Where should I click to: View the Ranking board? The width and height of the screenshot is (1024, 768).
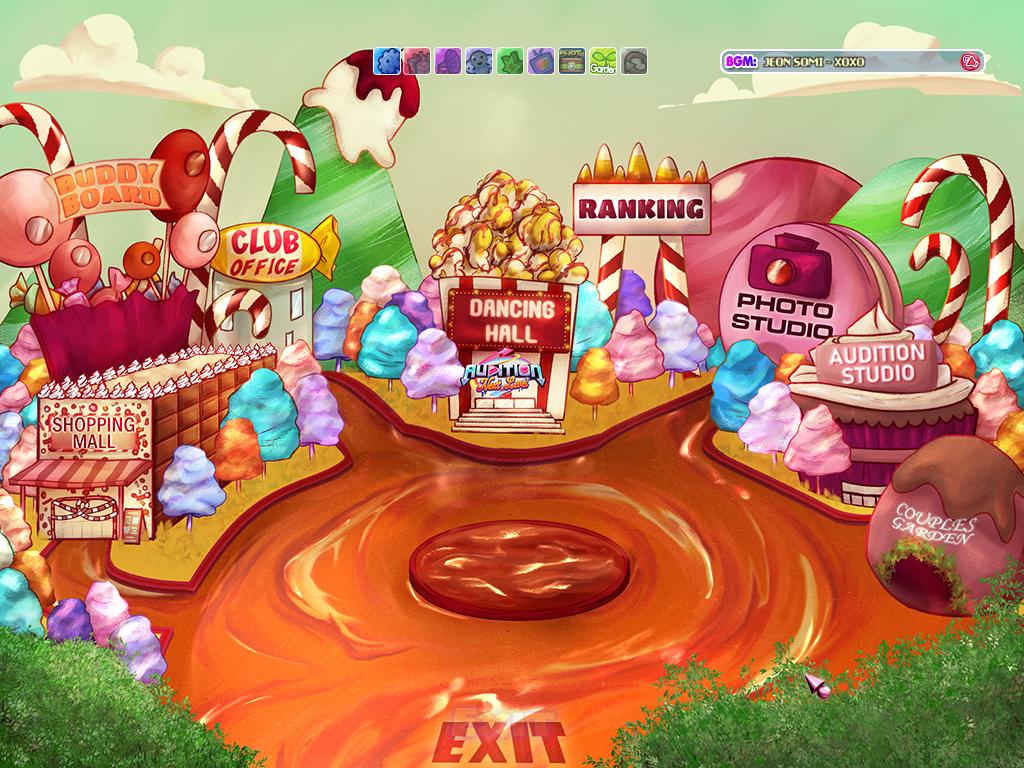pos(641,209)
